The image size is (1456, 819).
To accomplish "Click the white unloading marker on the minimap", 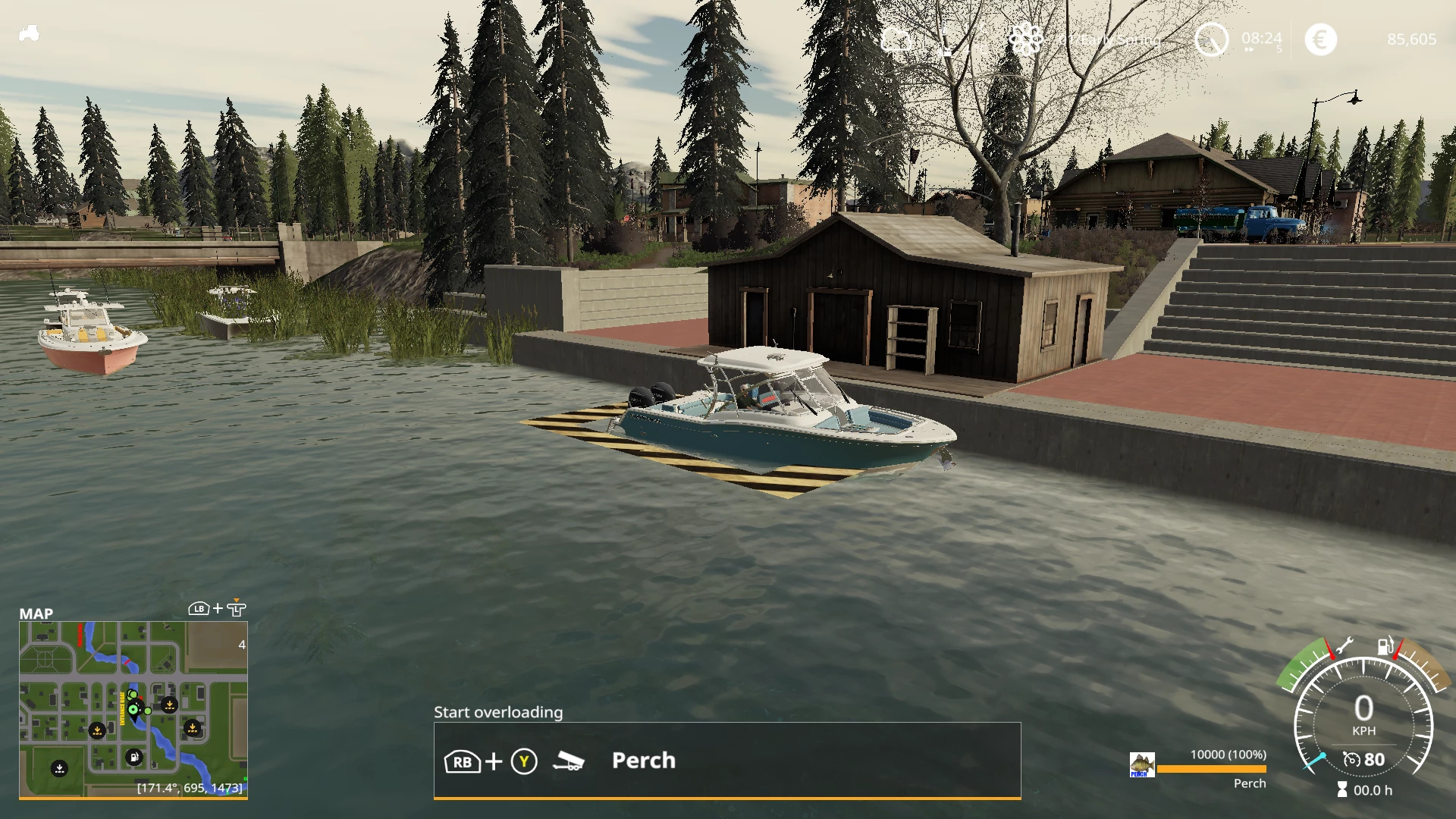I will 59,769.
